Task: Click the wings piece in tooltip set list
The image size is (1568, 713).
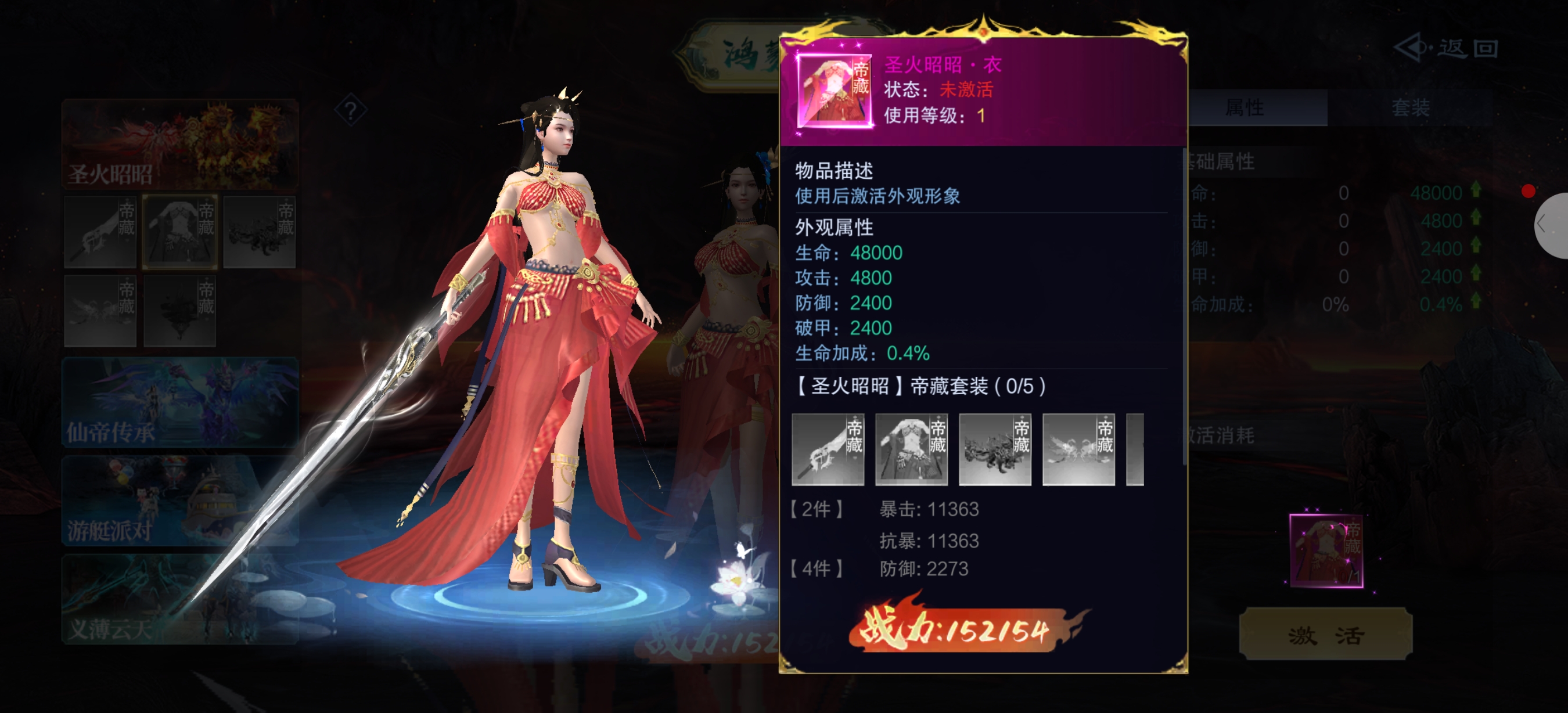Action: (1078, 449)
